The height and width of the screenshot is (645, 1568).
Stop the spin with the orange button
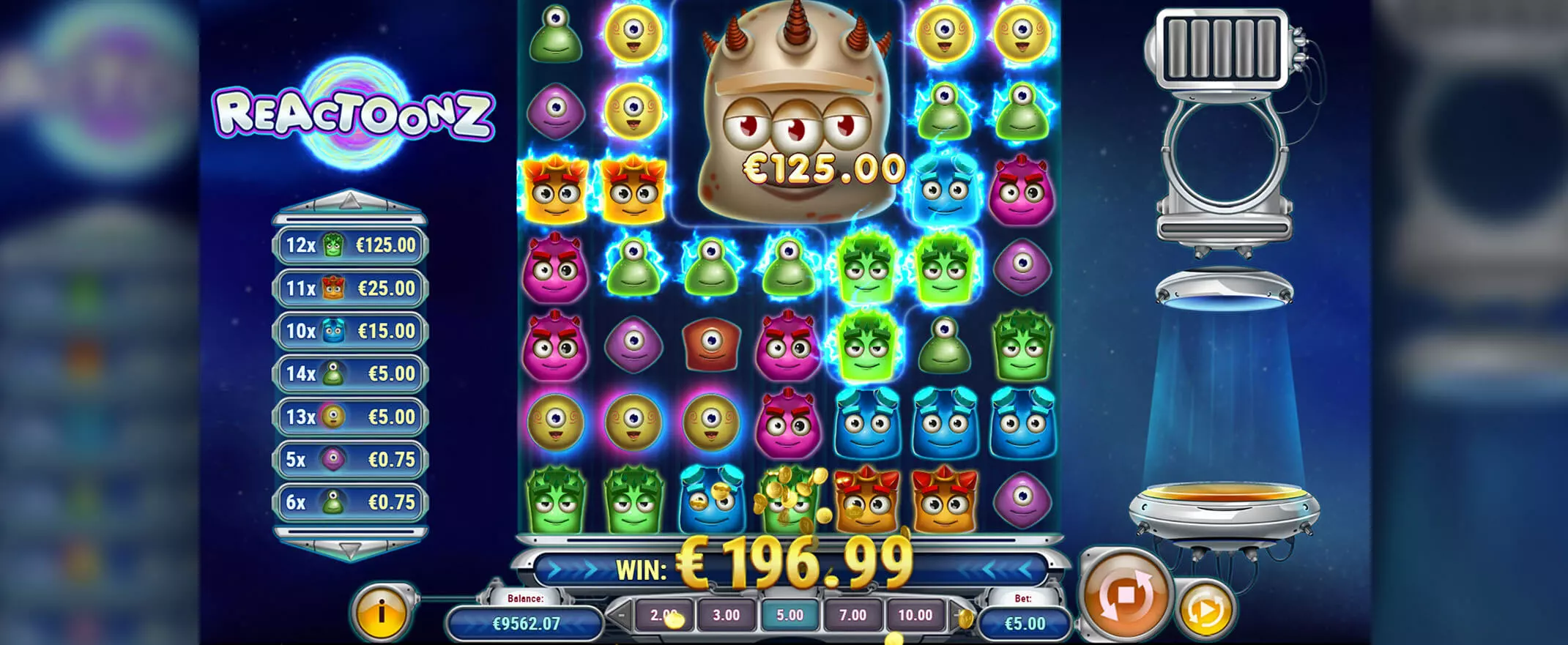click(x=1125, y=595)
